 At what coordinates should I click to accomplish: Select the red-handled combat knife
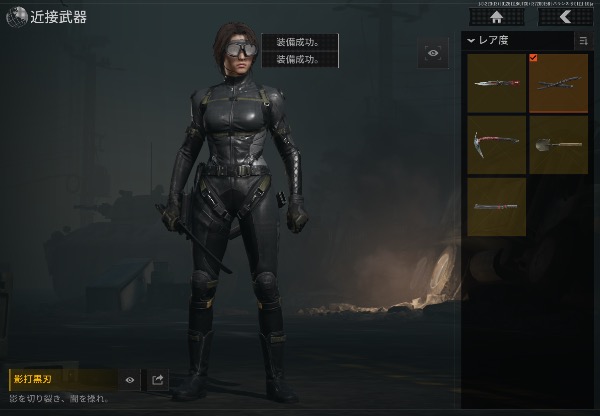tap(497, 84)
